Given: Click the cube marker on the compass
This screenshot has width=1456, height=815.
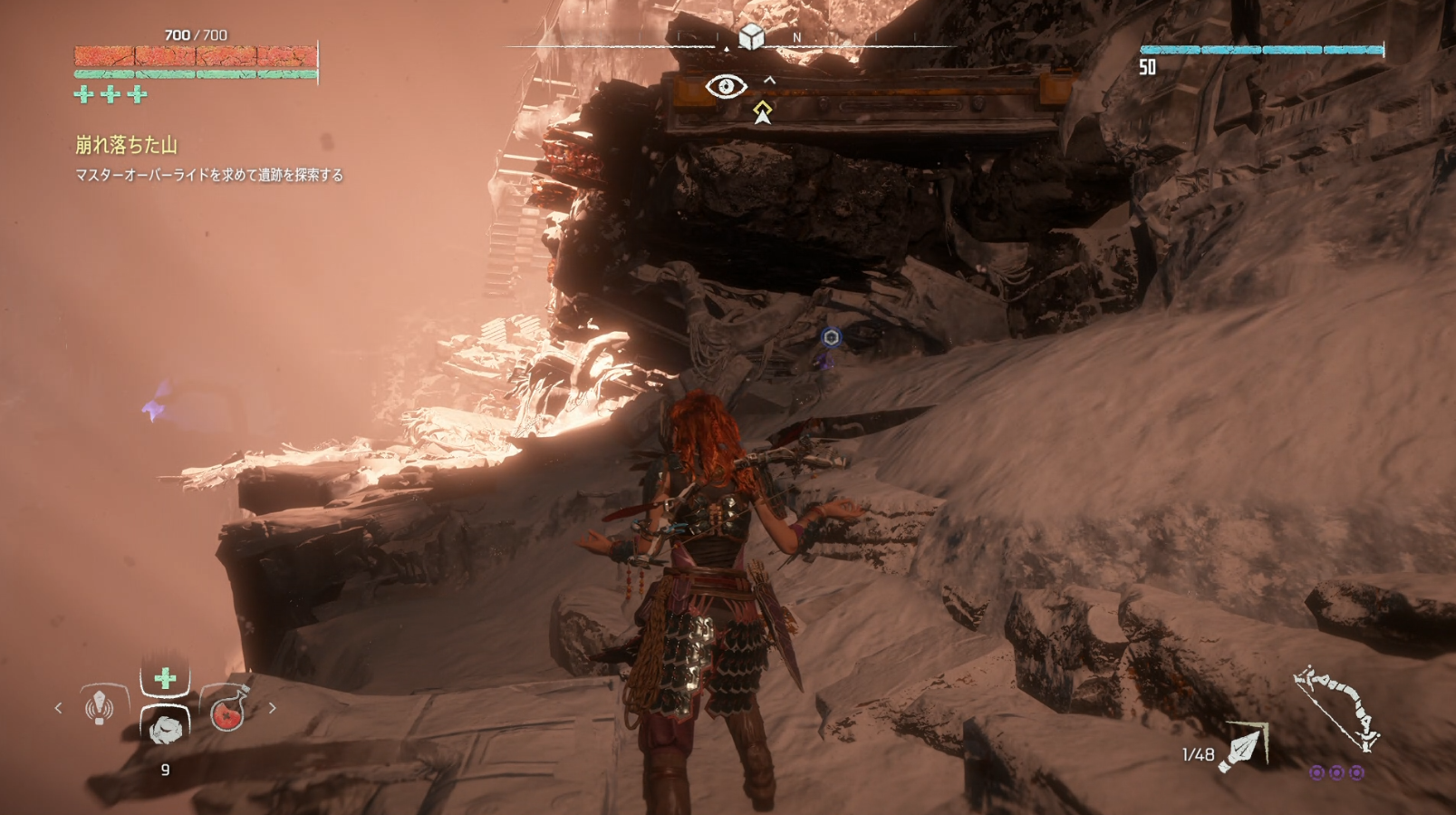Looking at the screenshot, I should coord(751,37).
